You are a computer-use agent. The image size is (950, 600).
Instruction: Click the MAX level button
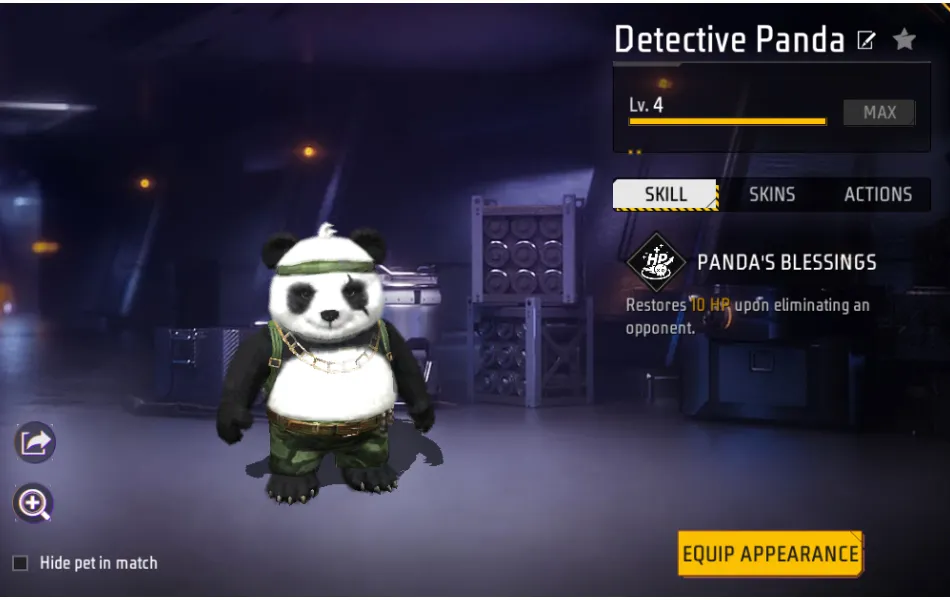[879, 113]
